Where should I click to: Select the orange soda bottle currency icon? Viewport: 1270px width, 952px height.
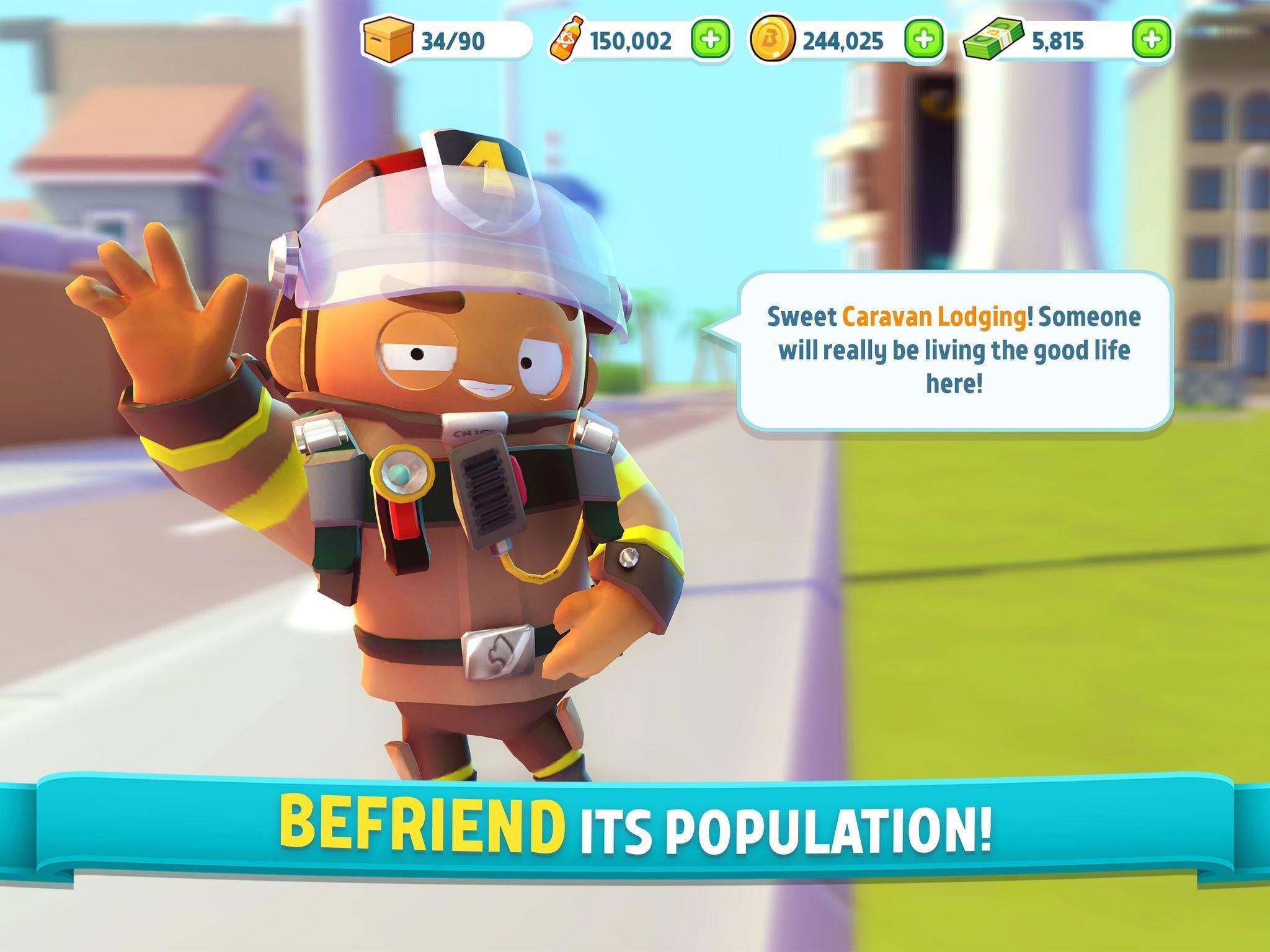pos(568,39)
